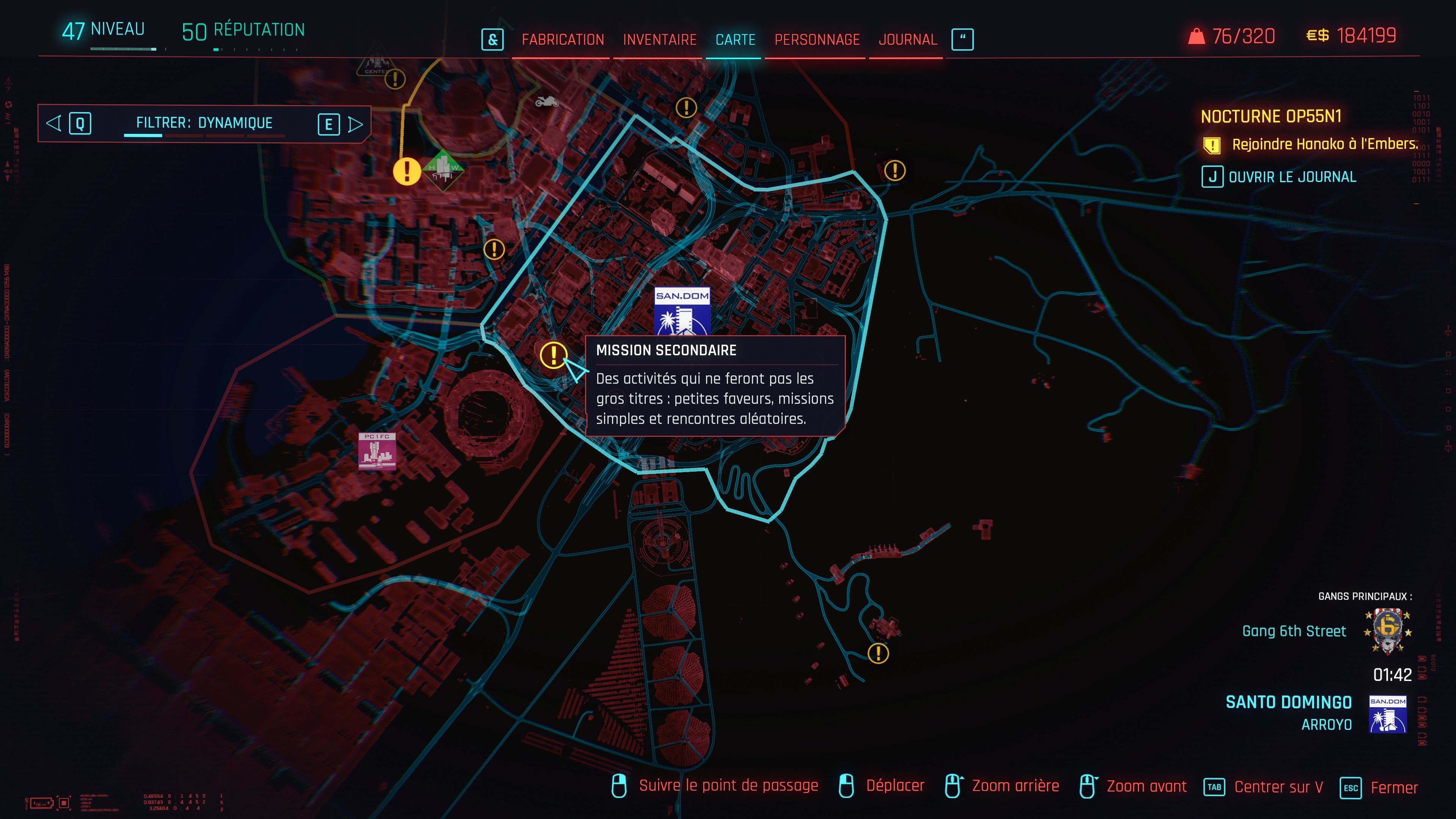Select the tracked quest Nocturne OP55N1
The width and height of the screenshot is (1456, 819).
tap(1271, 116)
